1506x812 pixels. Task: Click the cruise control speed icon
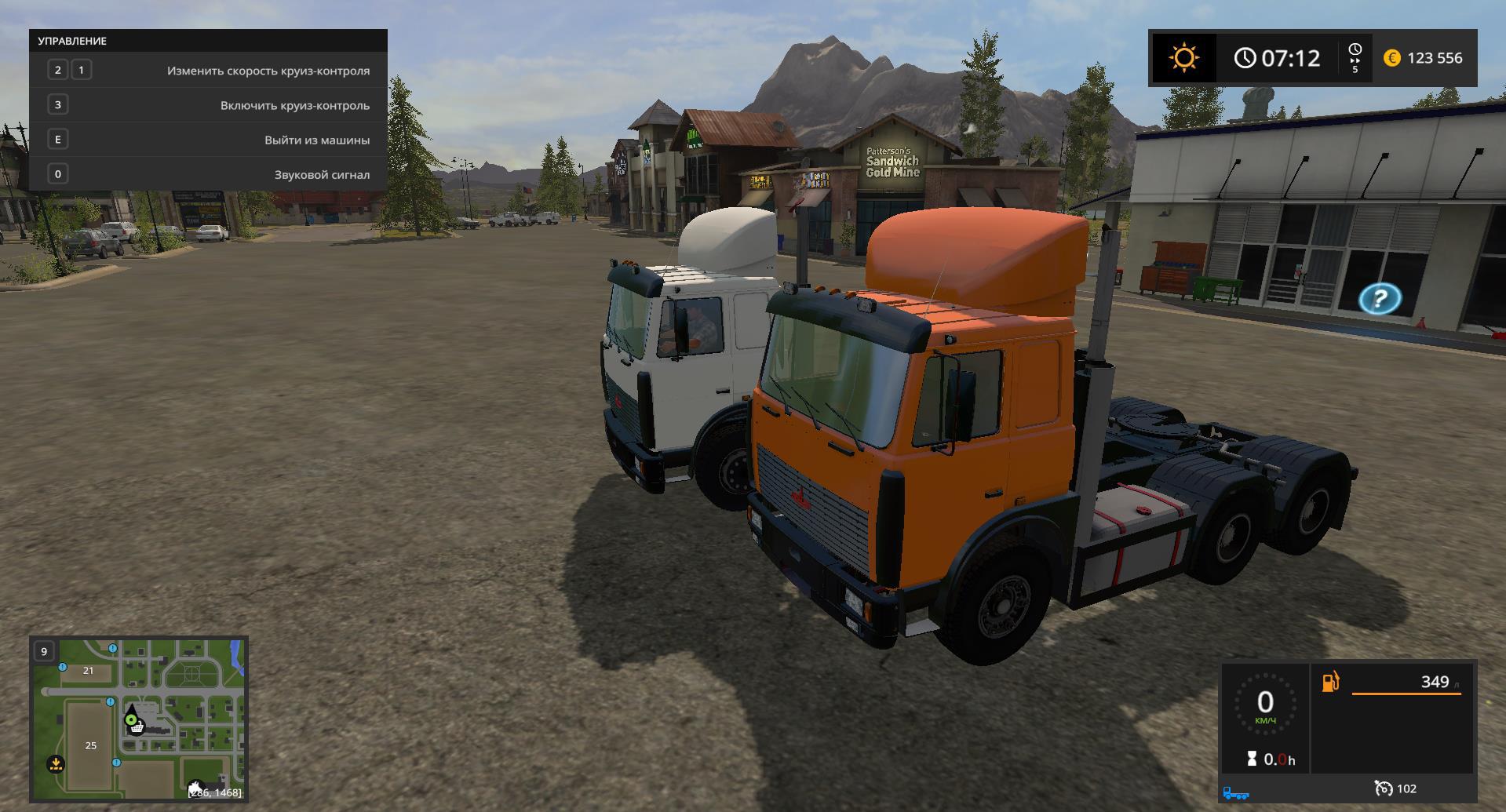pyautogui.click(x=1384, y=788)
